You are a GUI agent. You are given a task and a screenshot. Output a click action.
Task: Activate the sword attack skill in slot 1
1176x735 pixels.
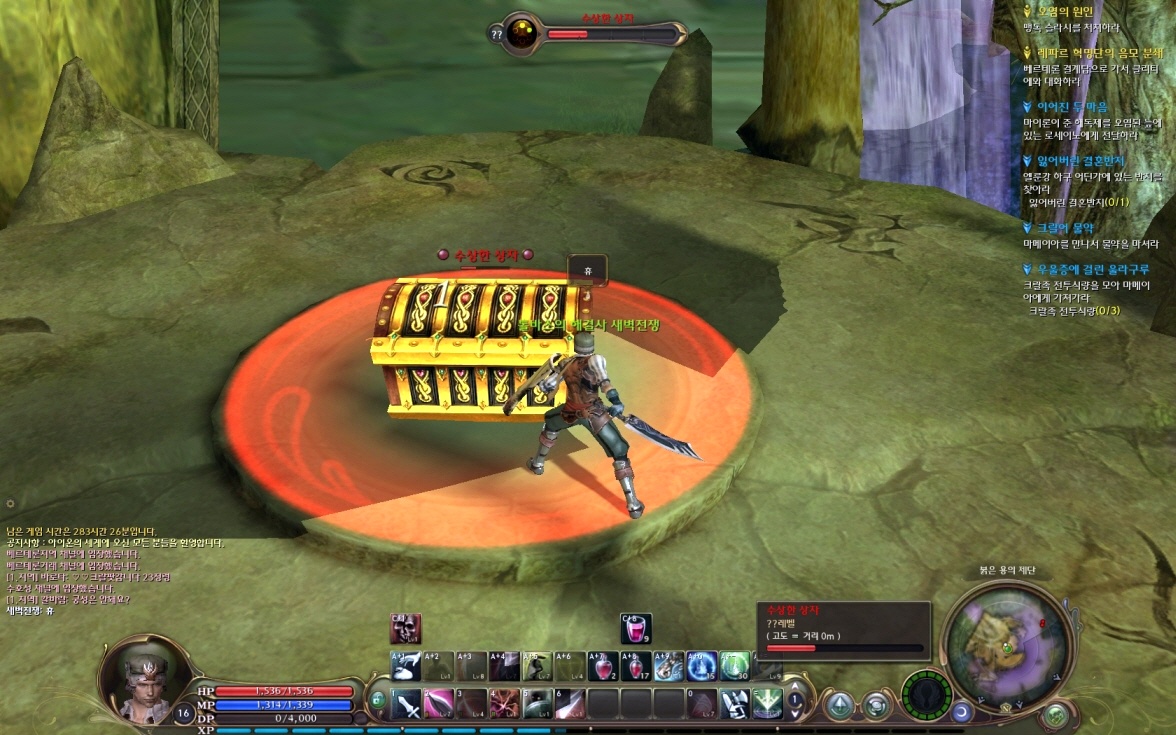(x=407, y=704)
